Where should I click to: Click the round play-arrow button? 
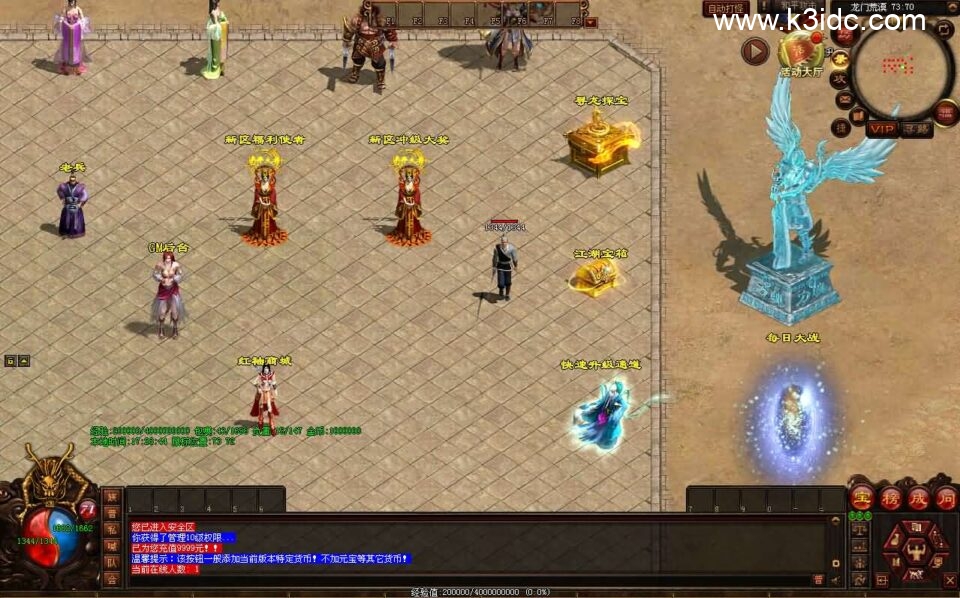click(x=755, y=51)
